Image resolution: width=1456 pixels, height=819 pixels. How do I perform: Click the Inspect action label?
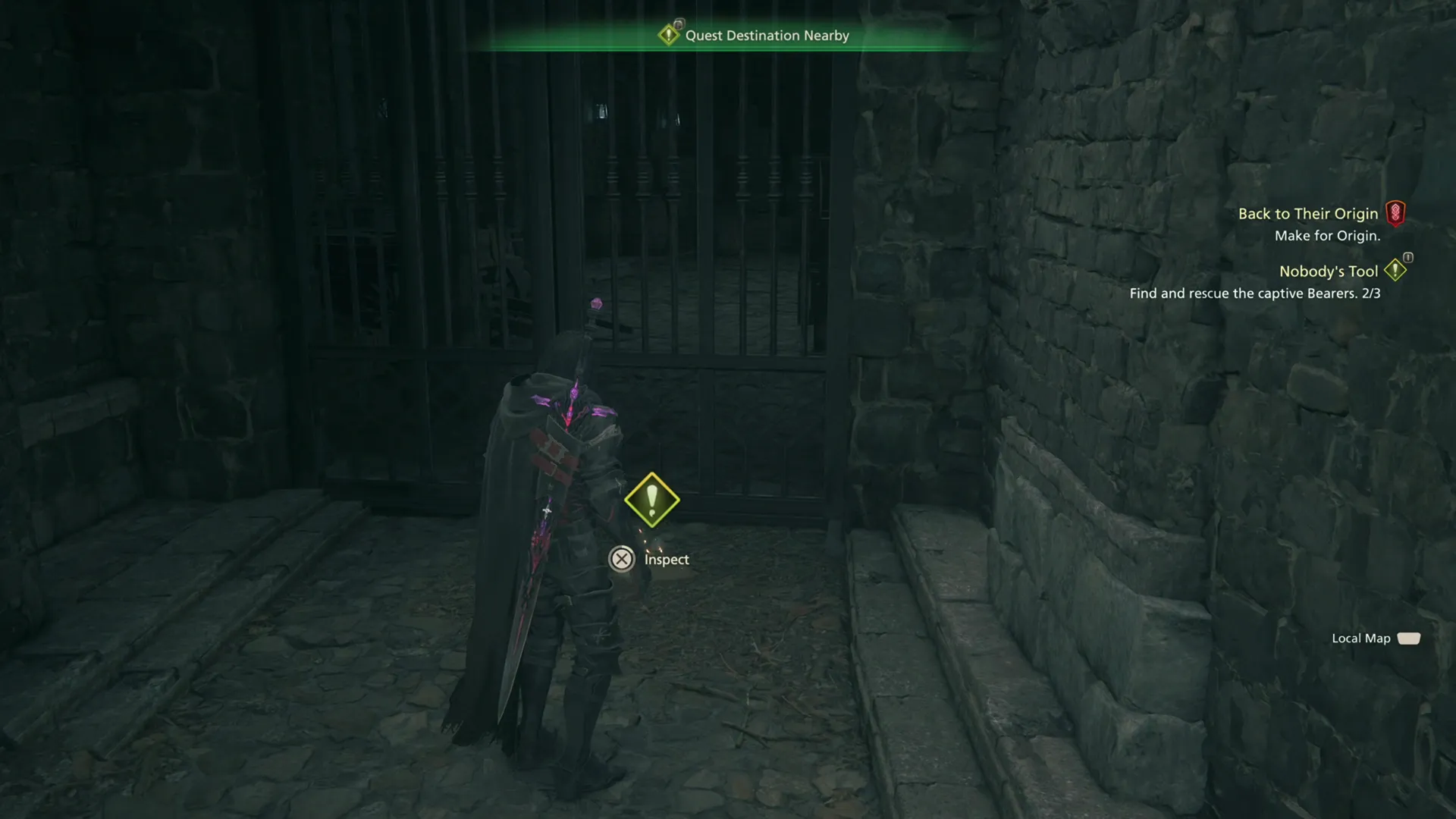coord(665,559)
